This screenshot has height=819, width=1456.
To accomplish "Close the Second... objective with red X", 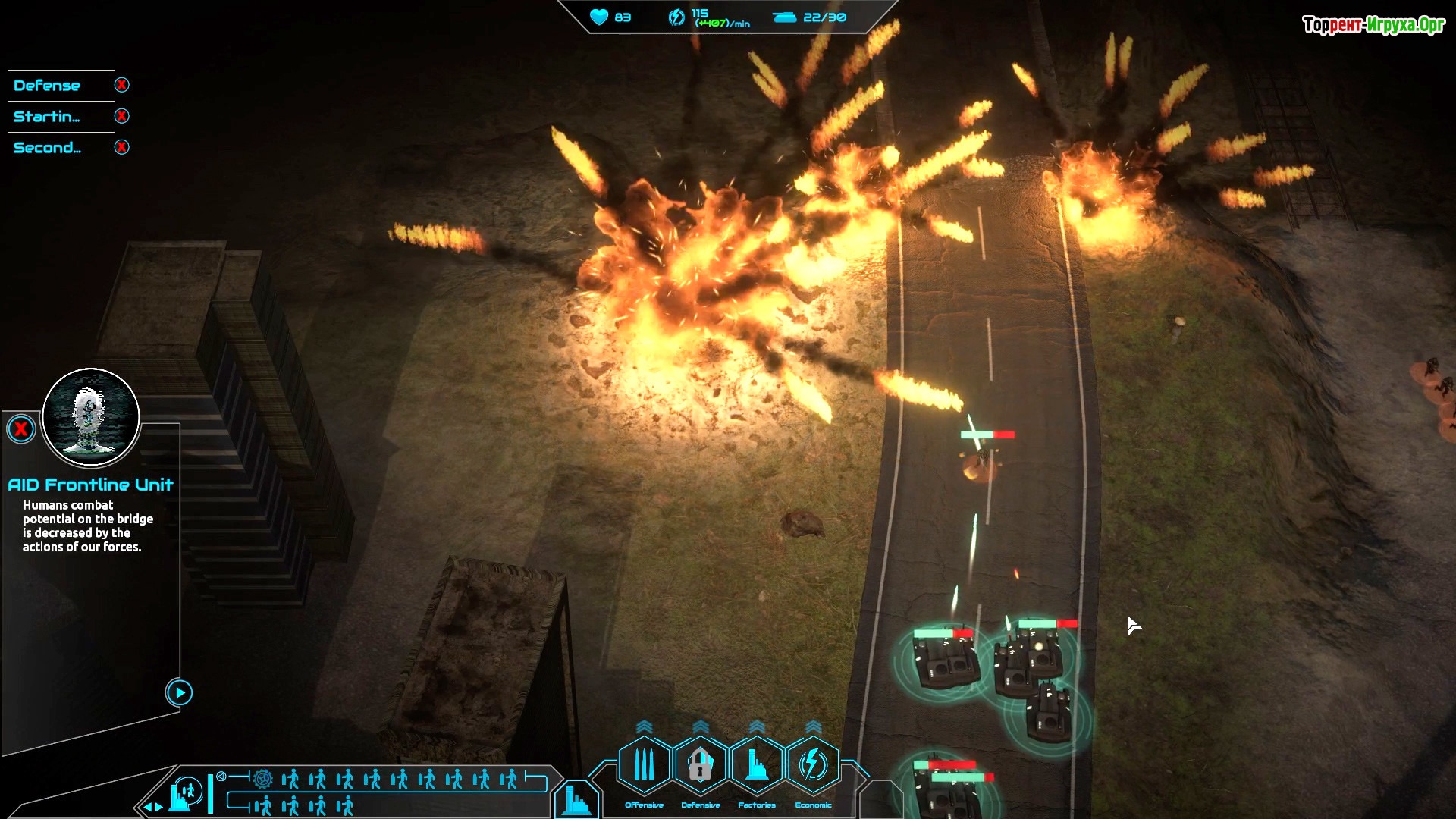I will (x=121, y=147).
